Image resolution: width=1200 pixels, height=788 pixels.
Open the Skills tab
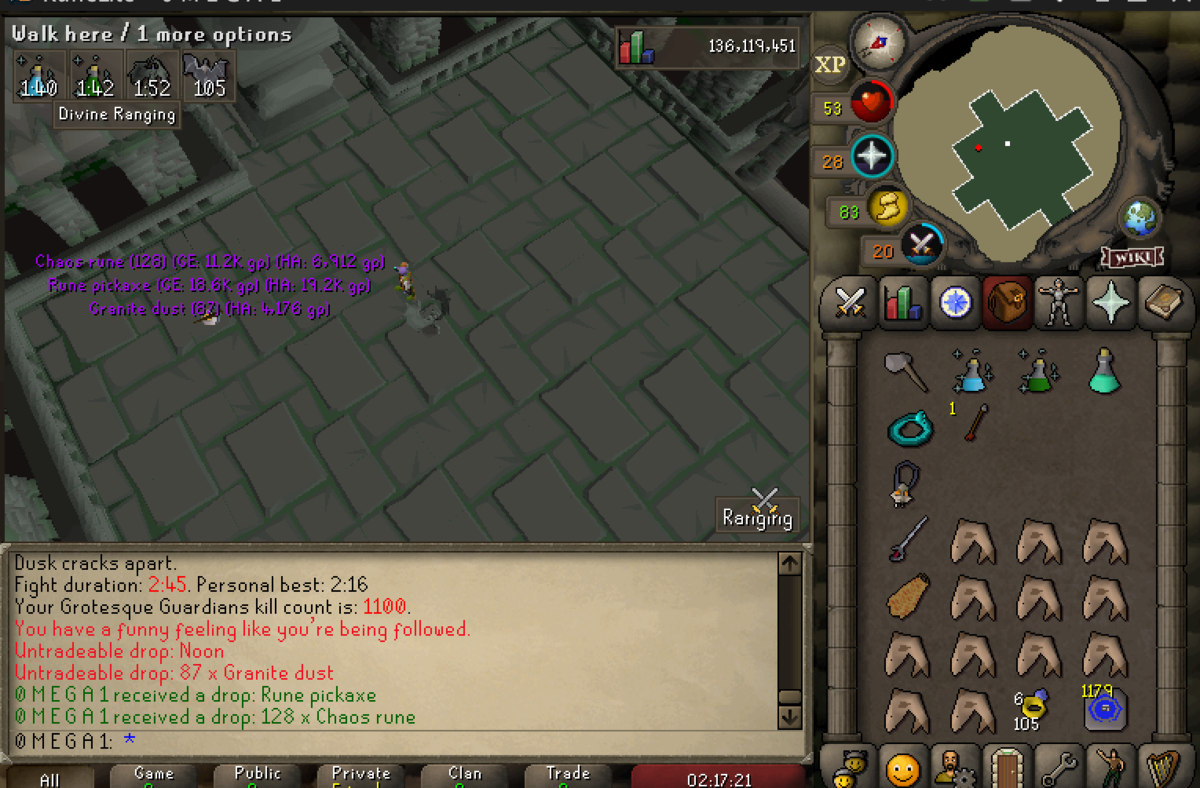tap(901, 302)
